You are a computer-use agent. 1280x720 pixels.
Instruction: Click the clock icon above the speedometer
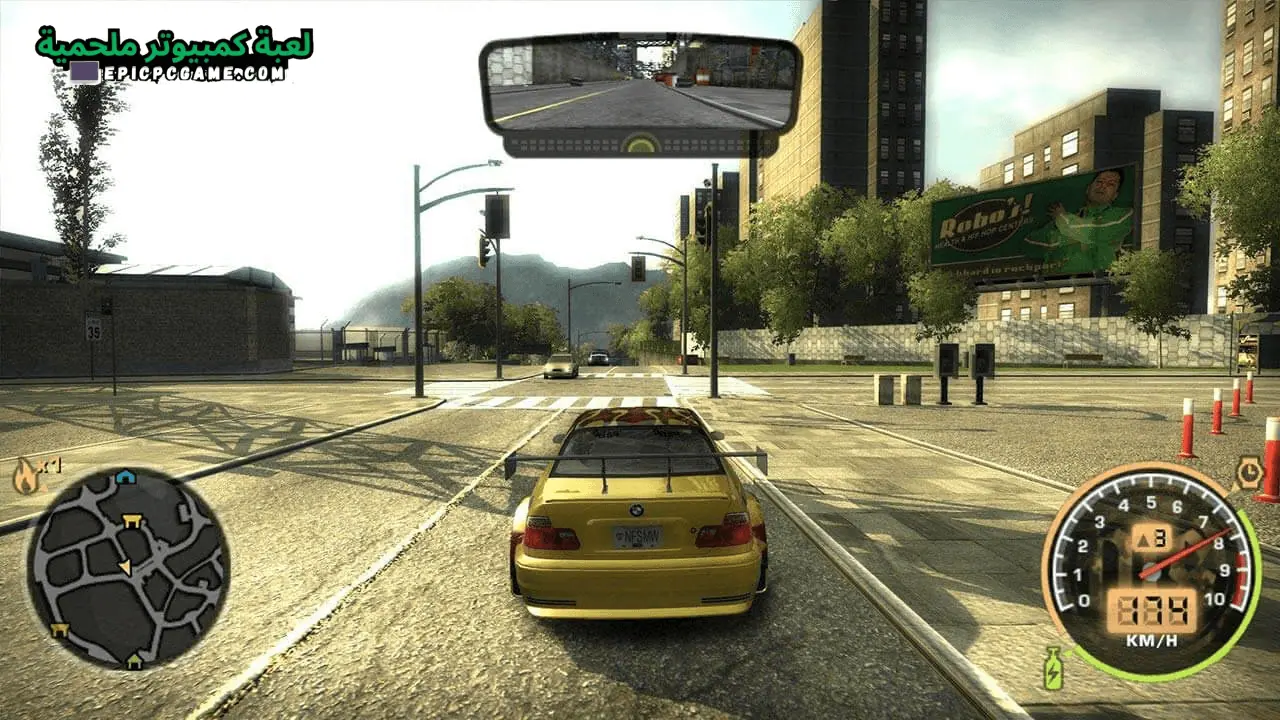1249,469
